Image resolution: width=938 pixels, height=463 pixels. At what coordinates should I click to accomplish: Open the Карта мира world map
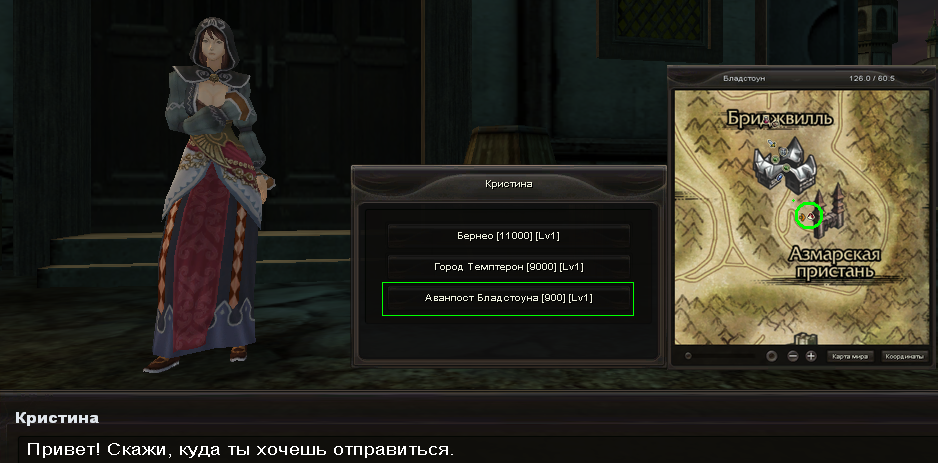850,356
